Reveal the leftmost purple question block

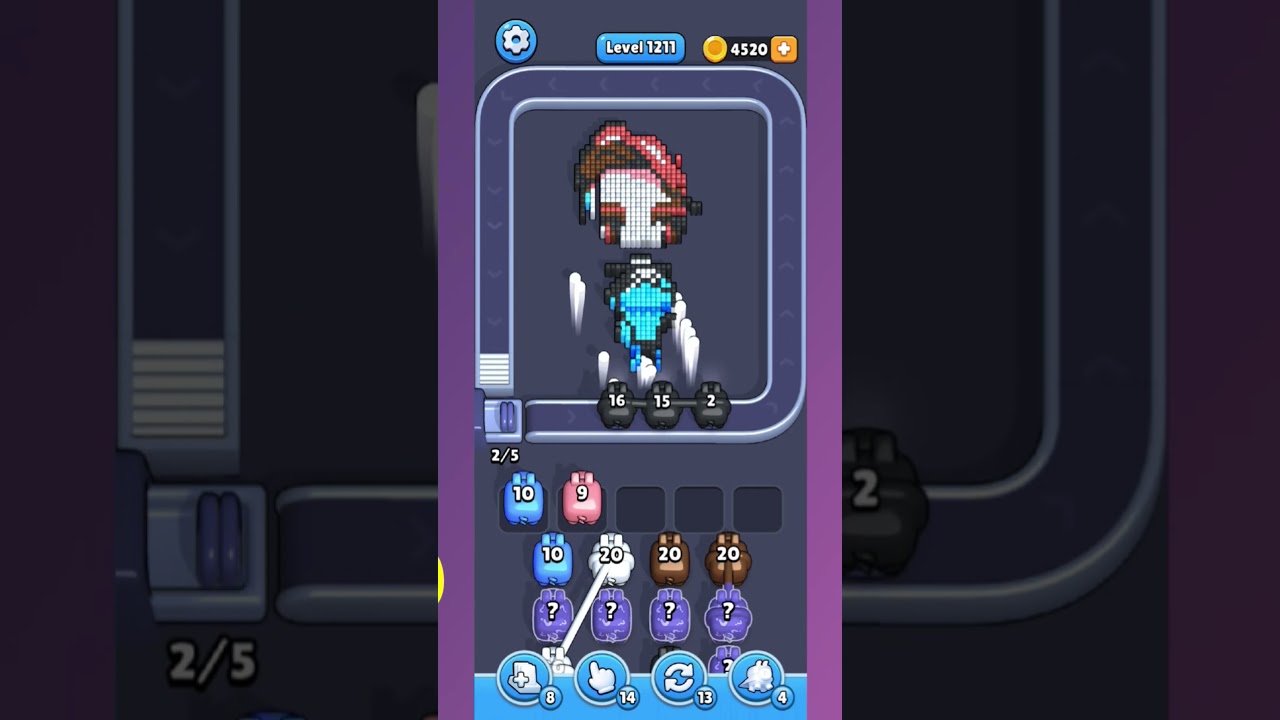coord(551,613)
